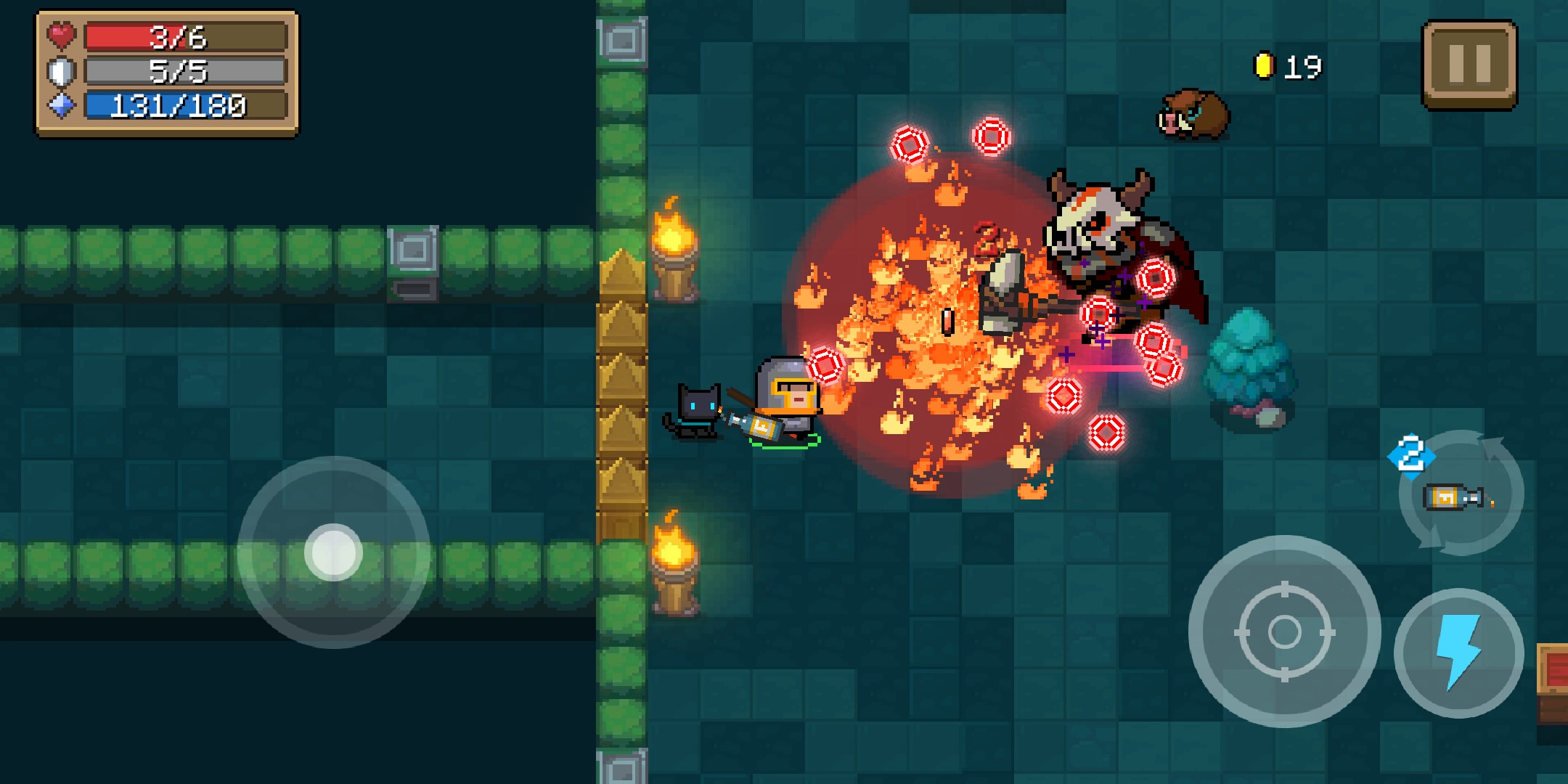Image resolution: width=1568 pixels, height=784 pixels.
Task: Tap the virtual movement joystick
Action: 333,552
